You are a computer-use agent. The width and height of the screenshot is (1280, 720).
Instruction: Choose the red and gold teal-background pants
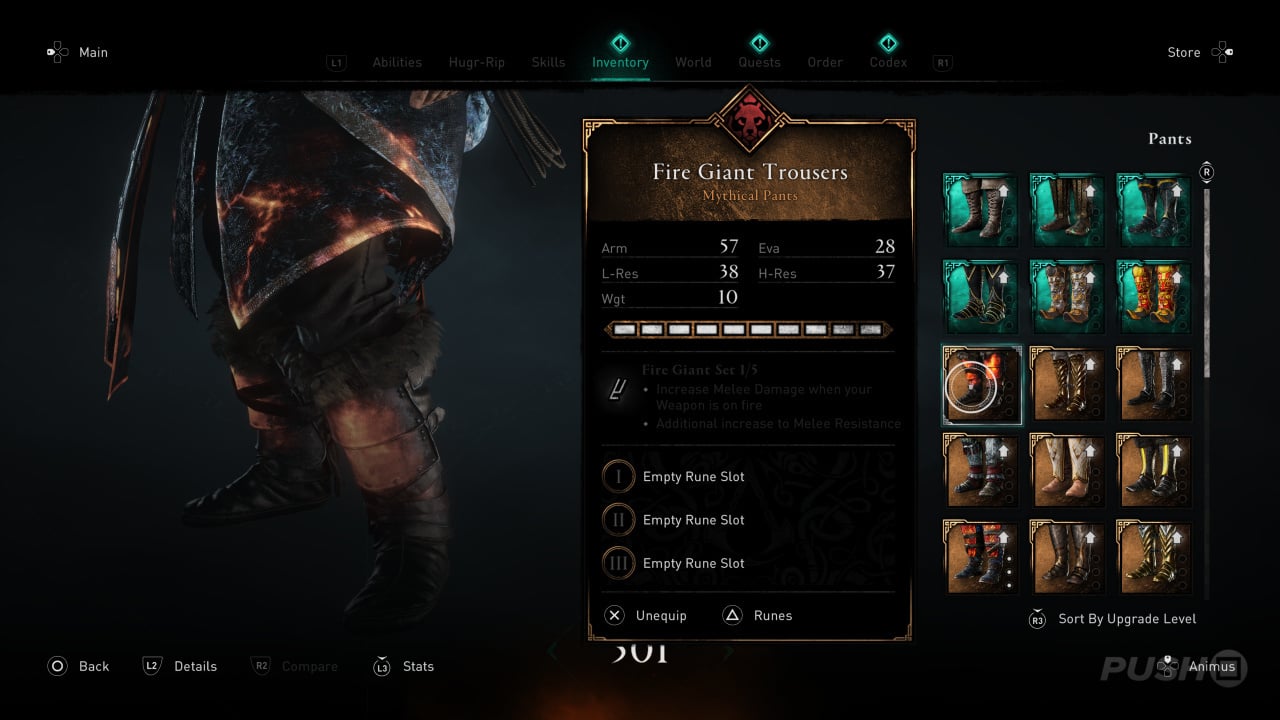[x=1153, y=297]
